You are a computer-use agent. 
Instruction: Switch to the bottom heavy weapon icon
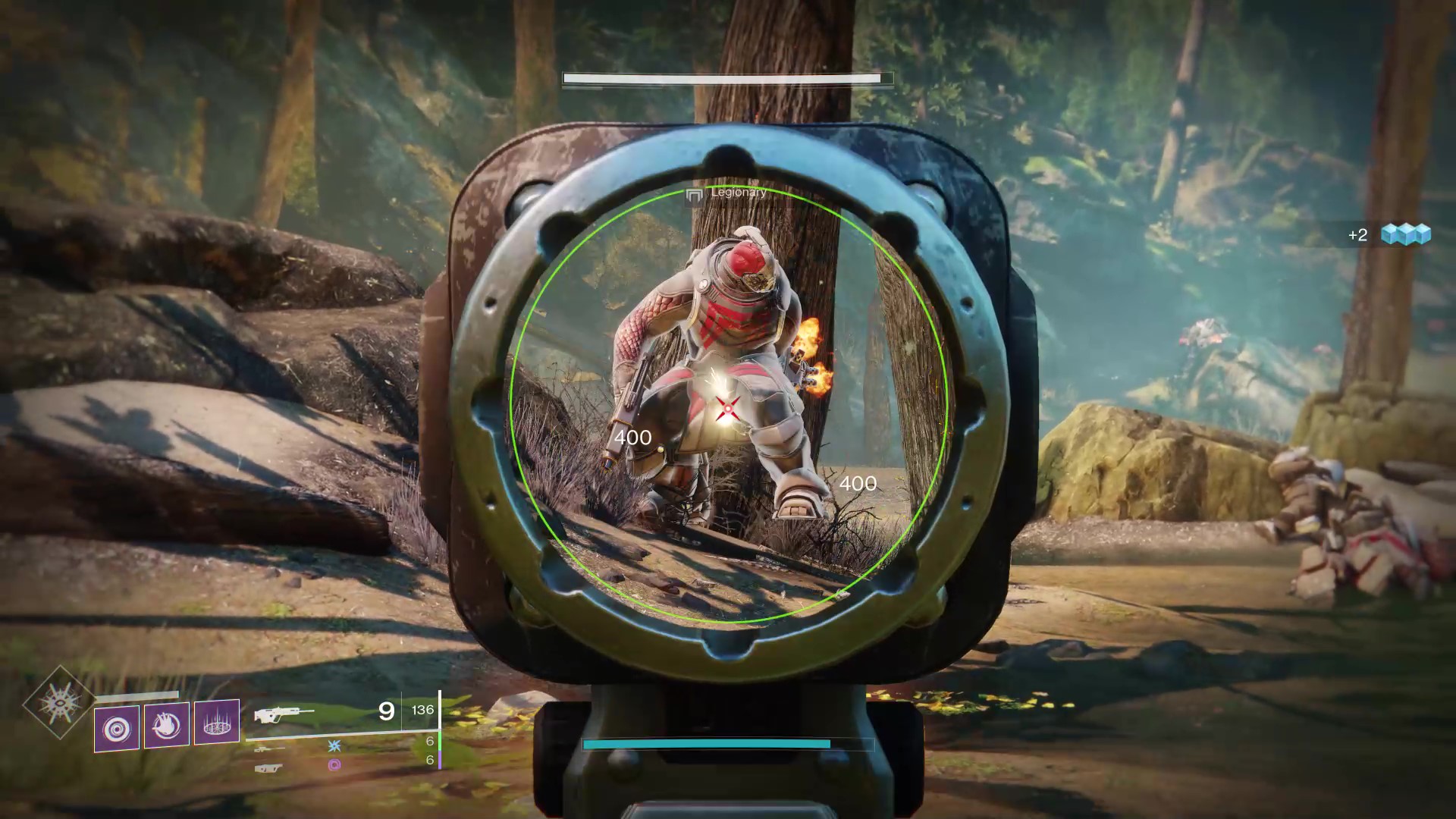click(268, 767)
